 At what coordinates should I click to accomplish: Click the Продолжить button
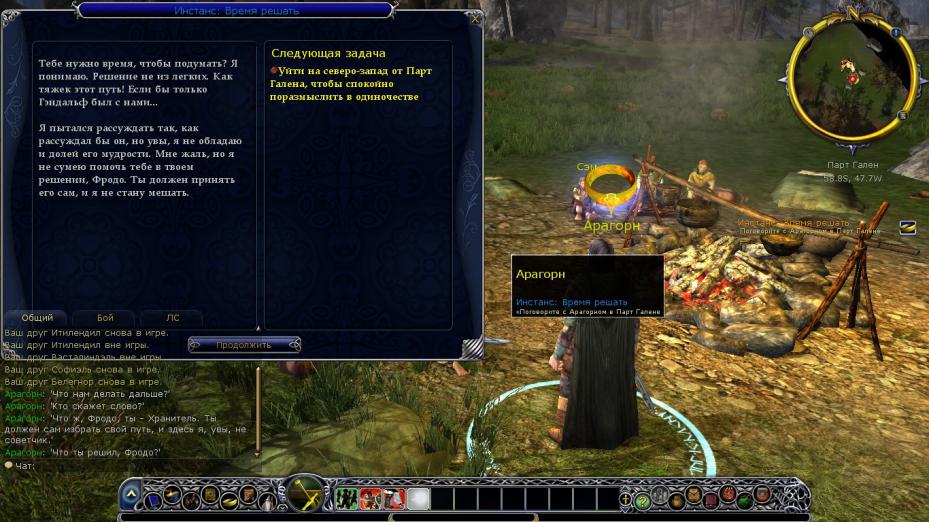click(x=243, y=345)
